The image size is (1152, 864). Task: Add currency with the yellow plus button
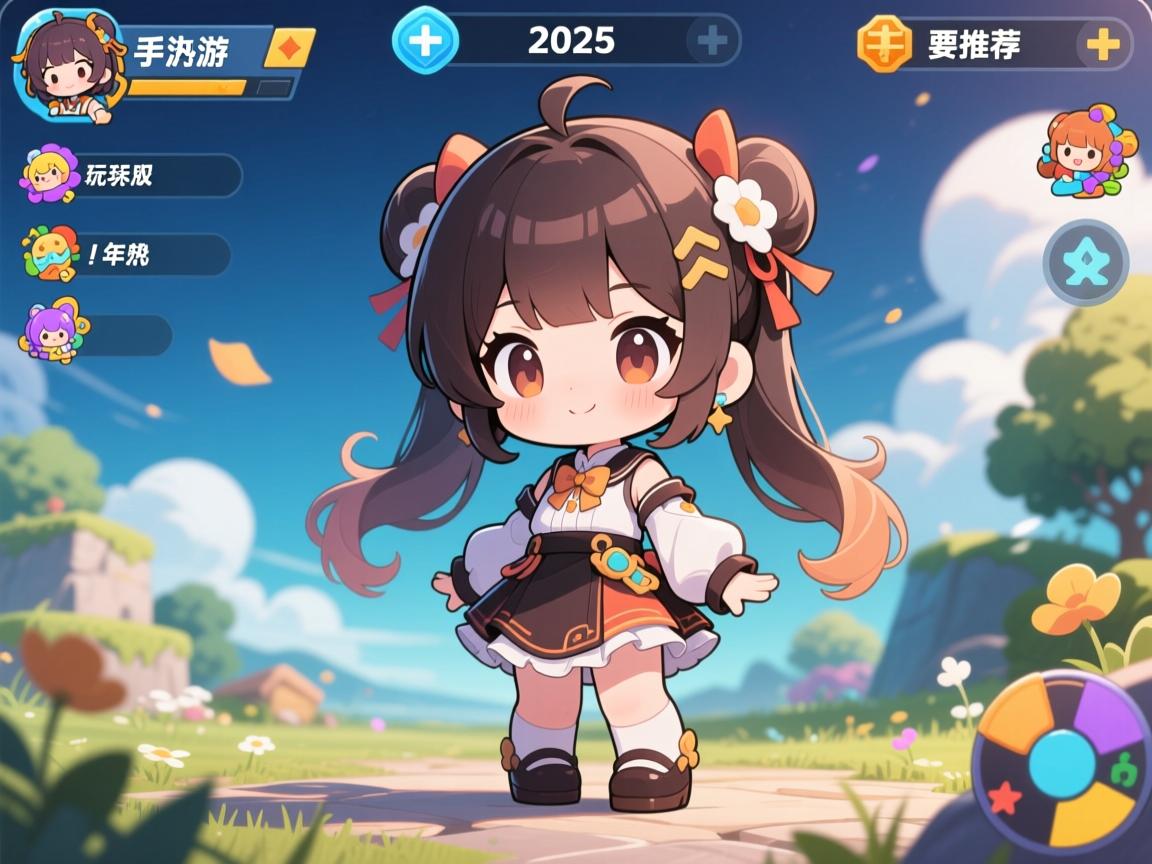(1103, 44)
